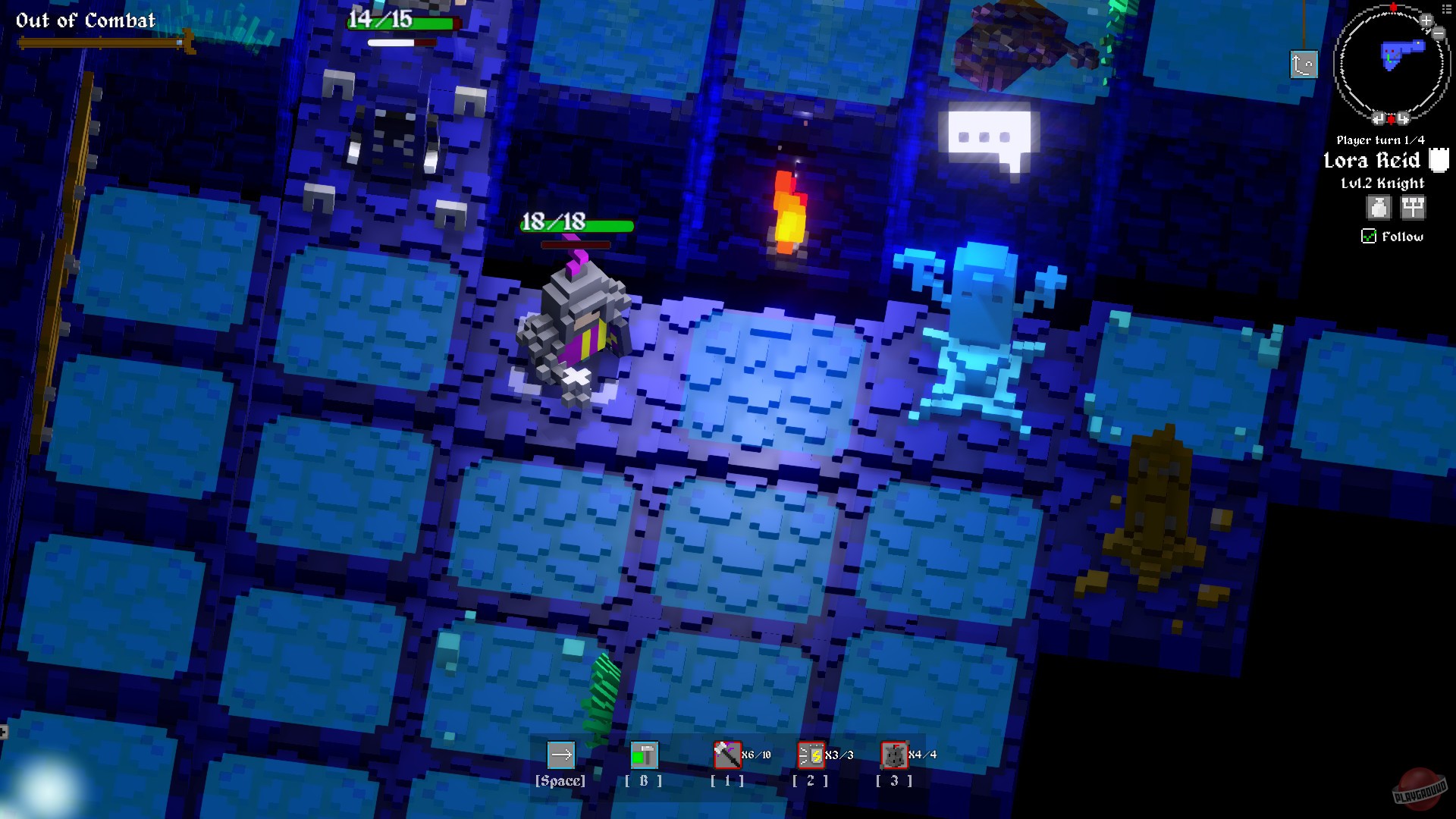Click the right rotate arrow under the minimap
Image resolution: width=1456 pixels, height=819 pixels.
1401,118
